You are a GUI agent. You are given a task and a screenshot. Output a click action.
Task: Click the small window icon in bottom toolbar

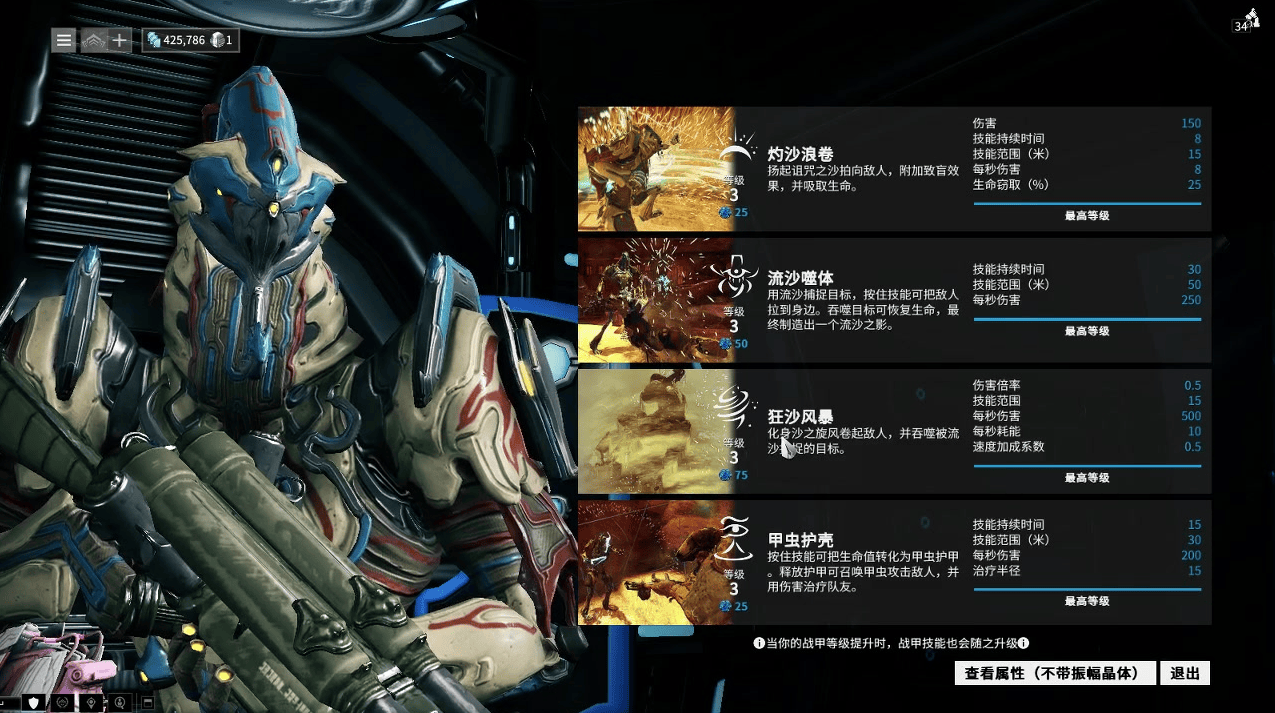click(147, 703)
